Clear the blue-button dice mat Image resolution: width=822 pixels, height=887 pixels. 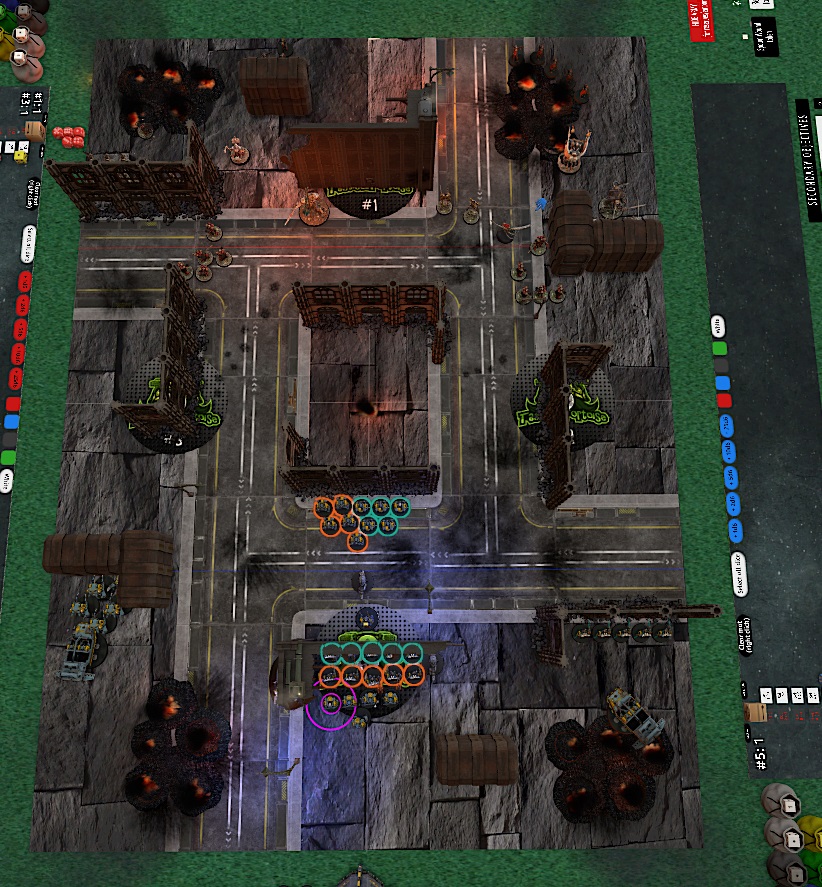(x=745, y=633)
